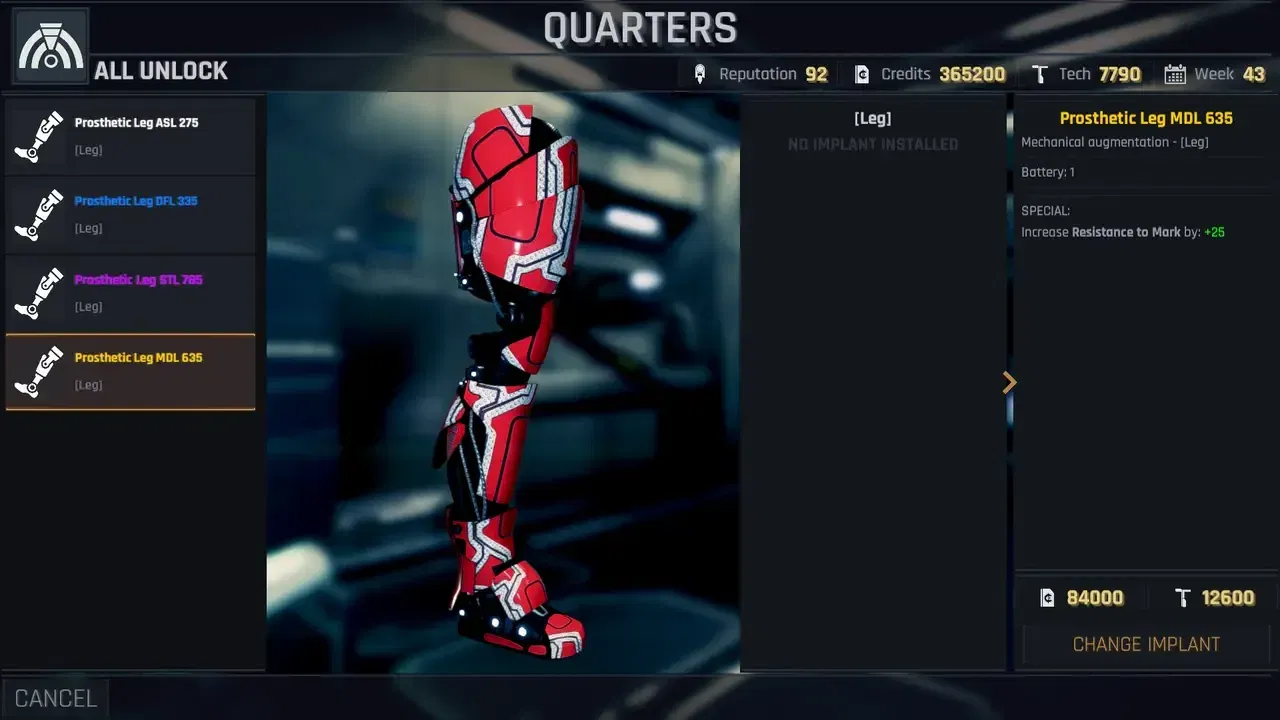Click the Prosthetic Leg ASL 275 list icon
The image size is (1280, 720).
[x=38, y=136]
